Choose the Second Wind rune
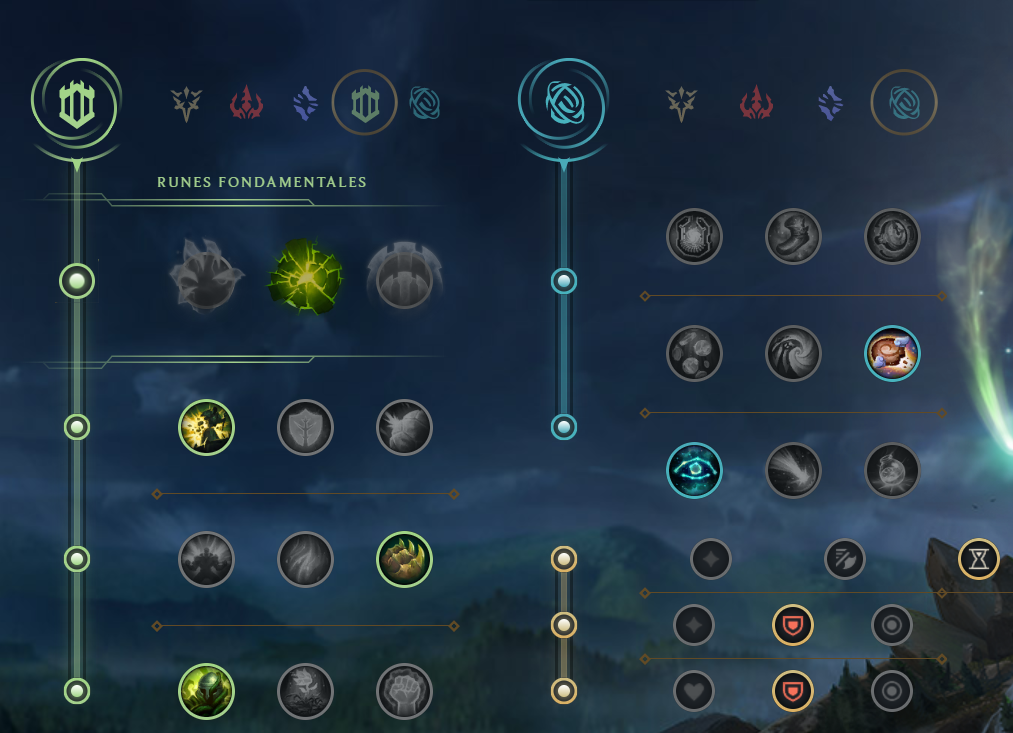The height and width of the screenshot is (733, 1013). (305, 559)
